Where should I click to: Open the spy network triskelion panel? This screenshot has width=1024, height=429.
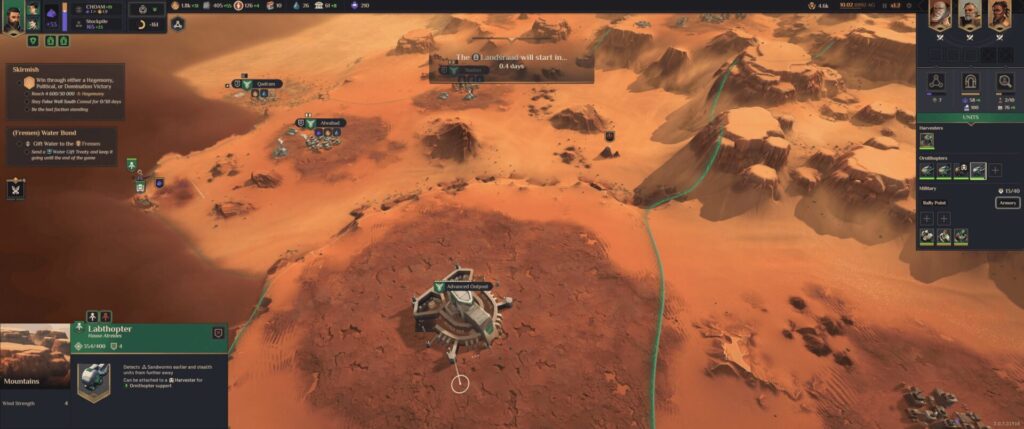tap(938, 82)
